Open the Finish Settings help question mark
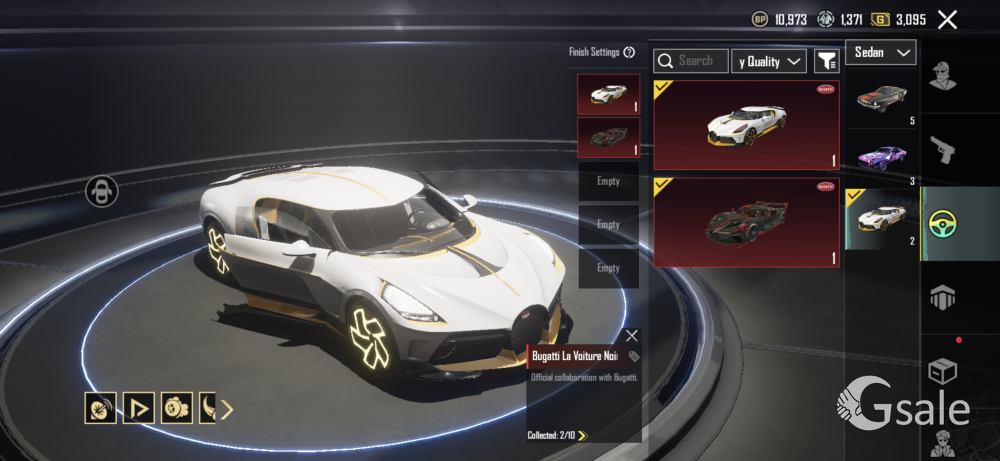This screenshot has height=461, width=1000. [x=629, y=52]
